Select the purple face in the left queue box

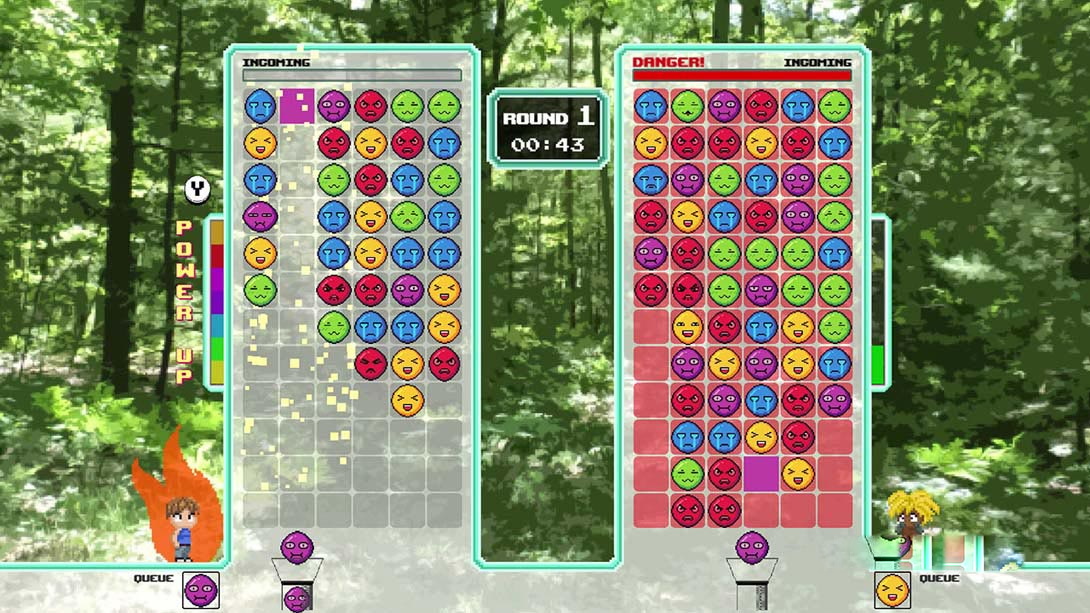(x=201, y=590)
